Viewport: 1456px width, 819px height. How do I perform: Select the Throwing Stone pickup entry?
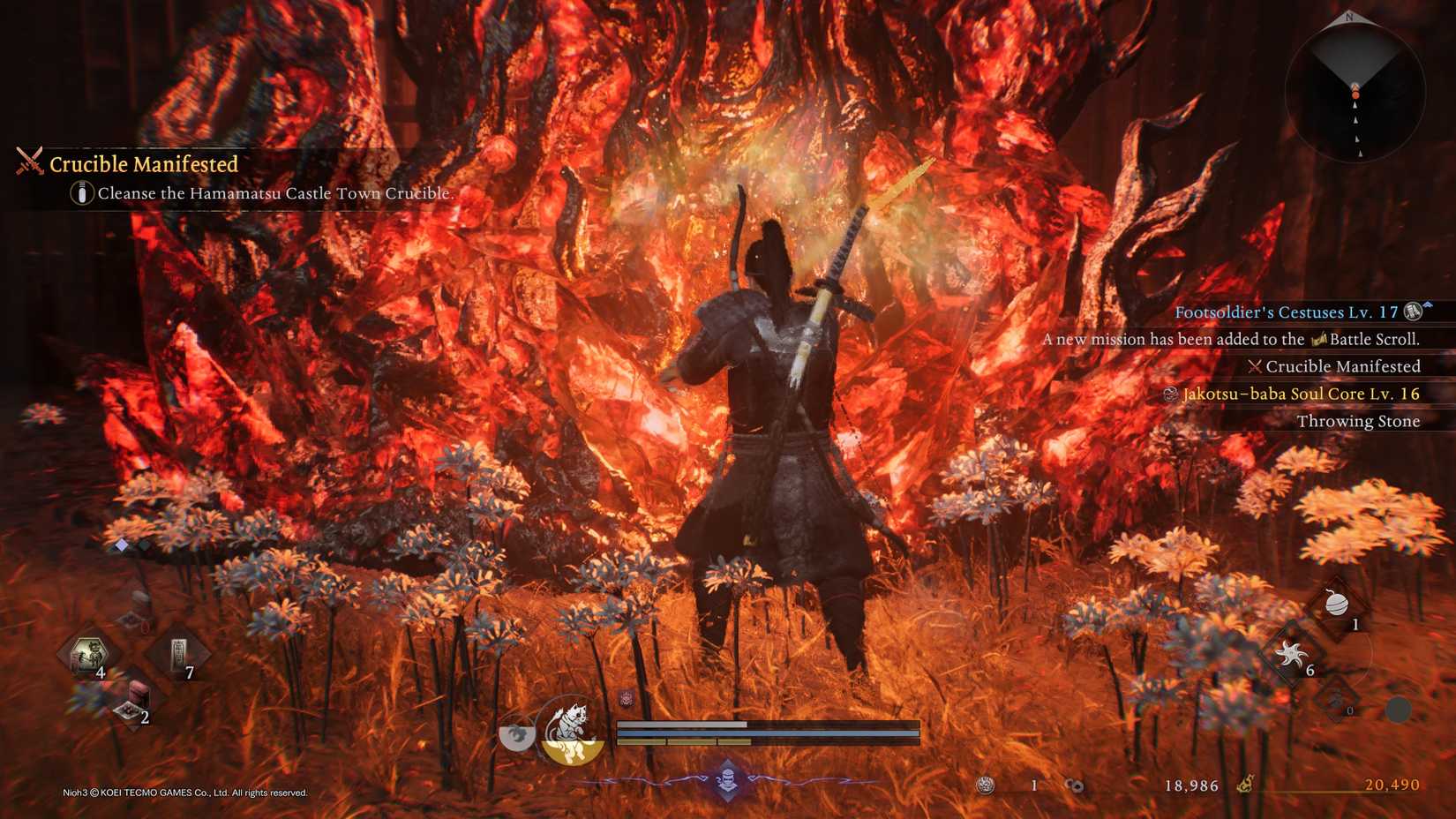tap(1357, 421)
